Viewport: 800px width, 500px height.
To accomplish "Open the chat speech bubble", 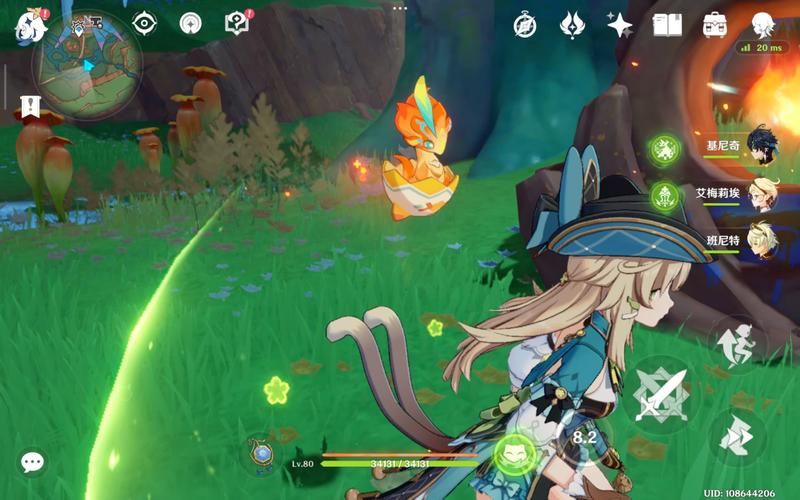I will (33, 462).
